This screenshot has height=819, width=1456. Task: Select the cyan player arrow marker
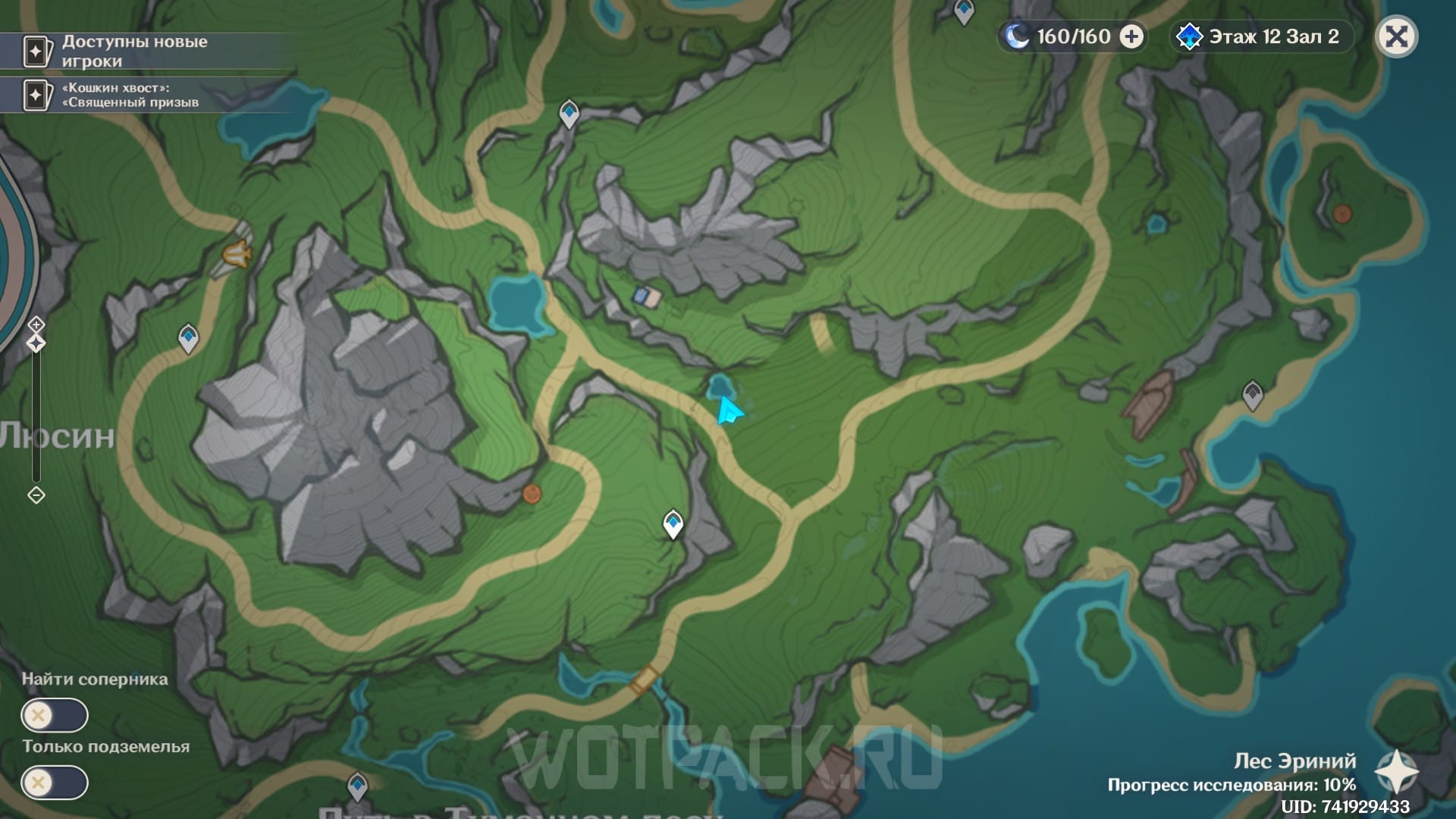729,411
